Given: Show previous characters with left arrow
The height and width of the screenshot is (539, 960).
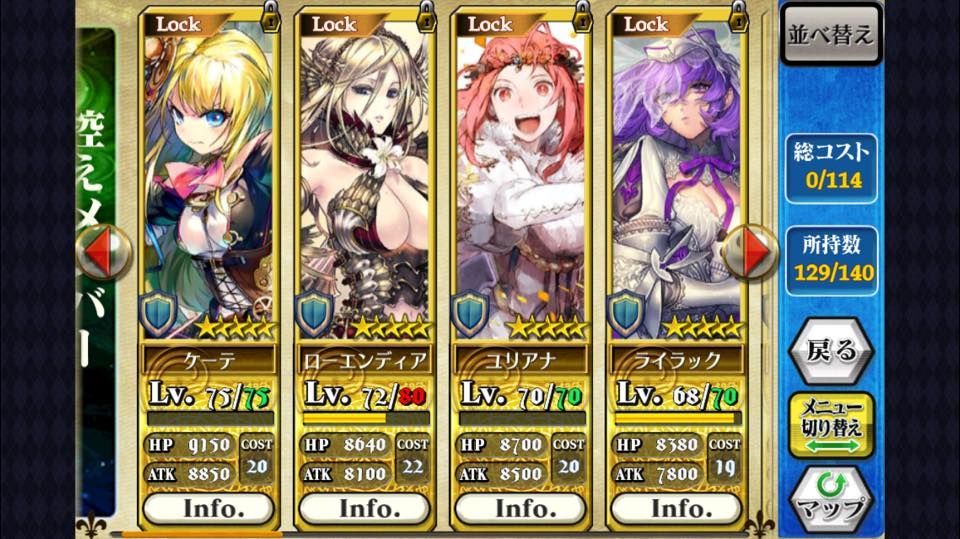Looking at the screenshot, I should pos(103,252).
